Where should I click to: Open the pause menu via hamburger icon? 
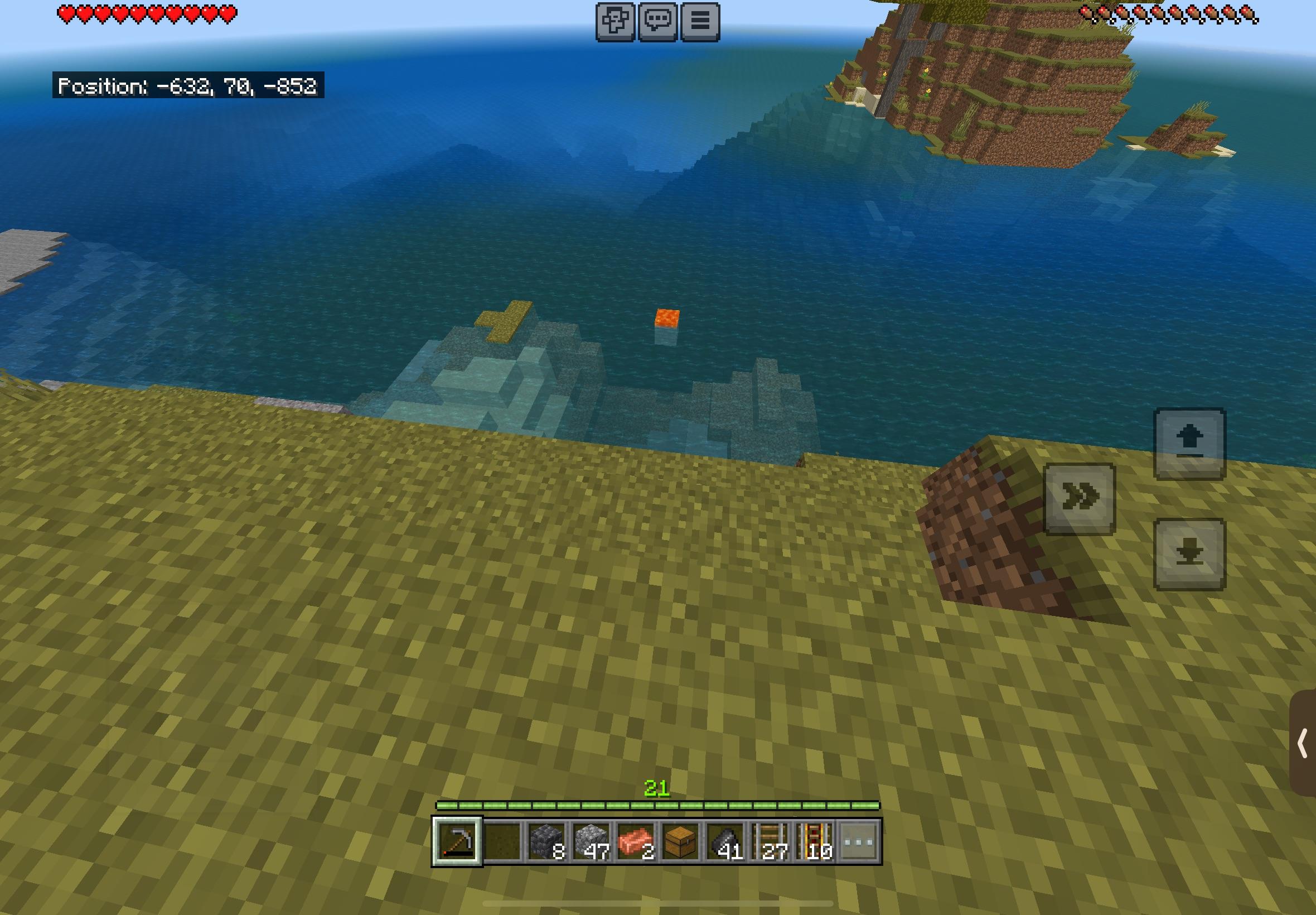coord(700,21)
